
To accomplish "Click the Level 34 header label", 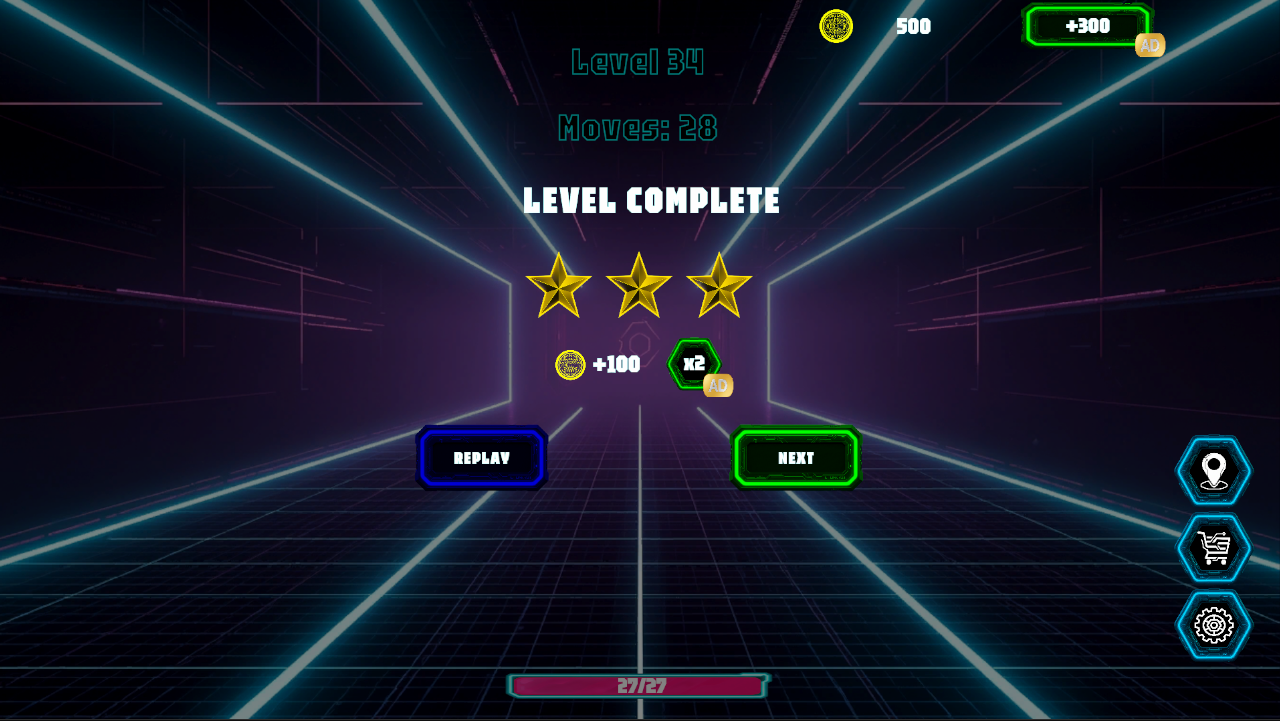I will click(638, 62).
